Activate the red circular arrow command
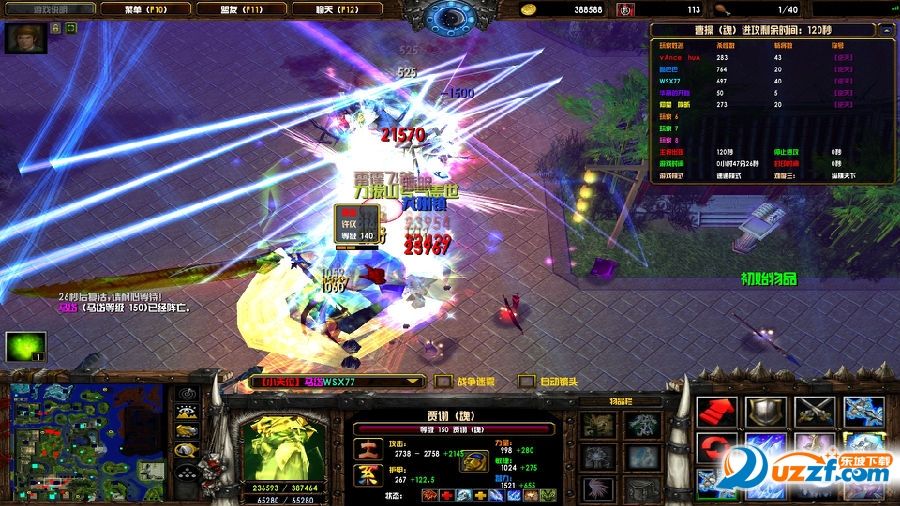900x506 pixels. click(x=716, y=454)
